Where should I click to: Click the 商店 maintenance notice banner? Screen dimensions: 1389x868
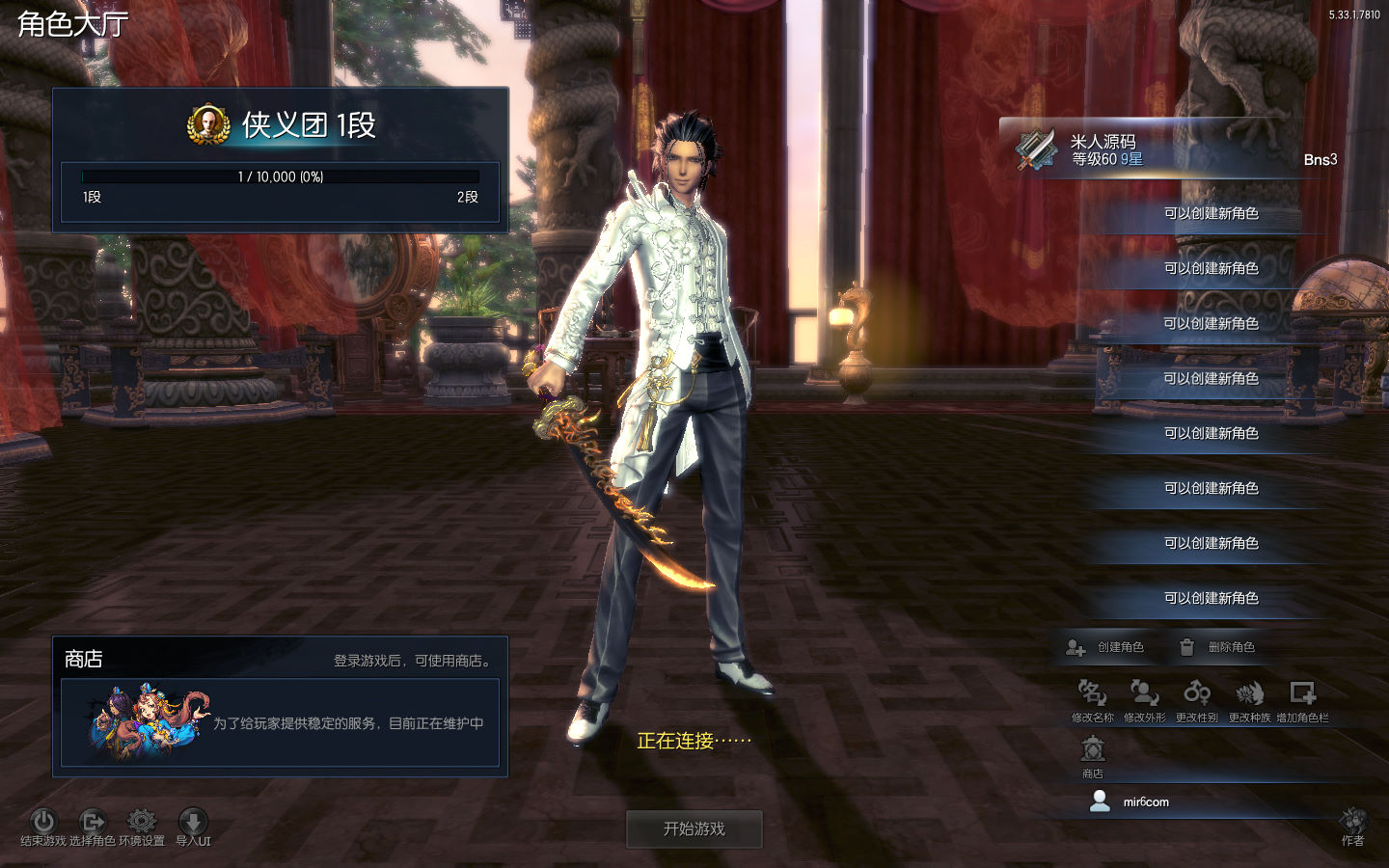280,723
